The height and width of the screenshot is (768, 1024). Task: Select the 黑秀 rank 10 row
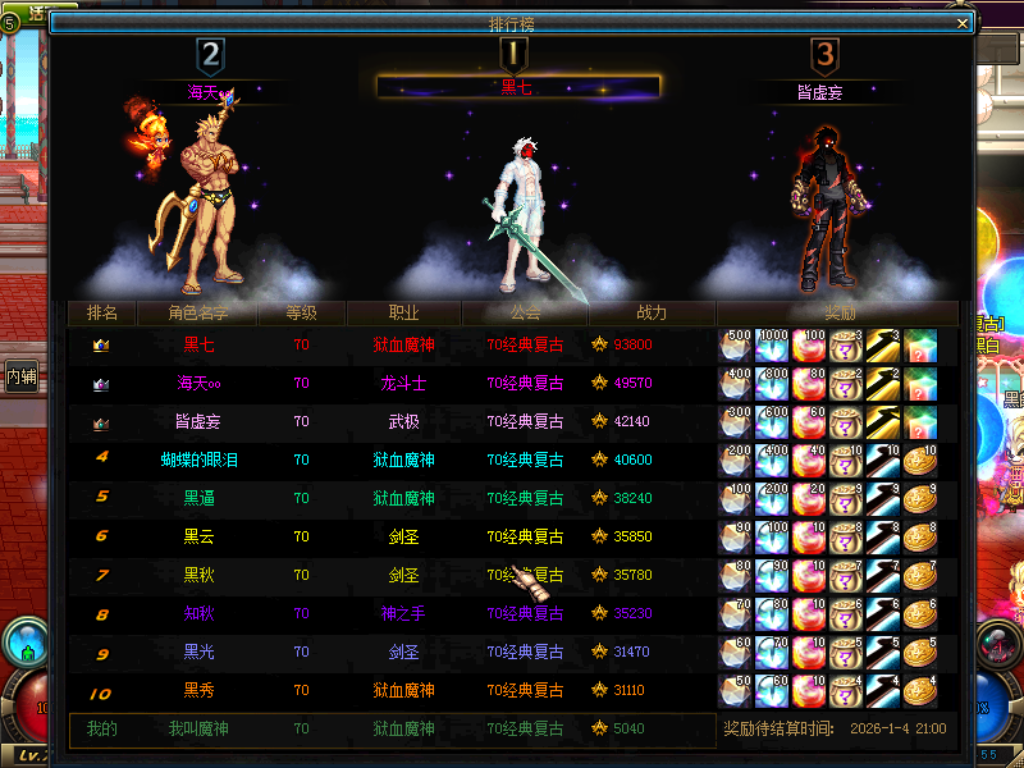[199, 690]
